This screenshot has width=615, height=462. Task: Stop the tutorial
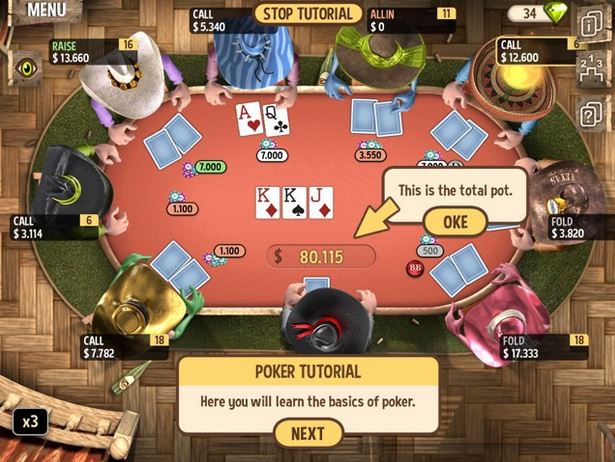pos(307,13)
